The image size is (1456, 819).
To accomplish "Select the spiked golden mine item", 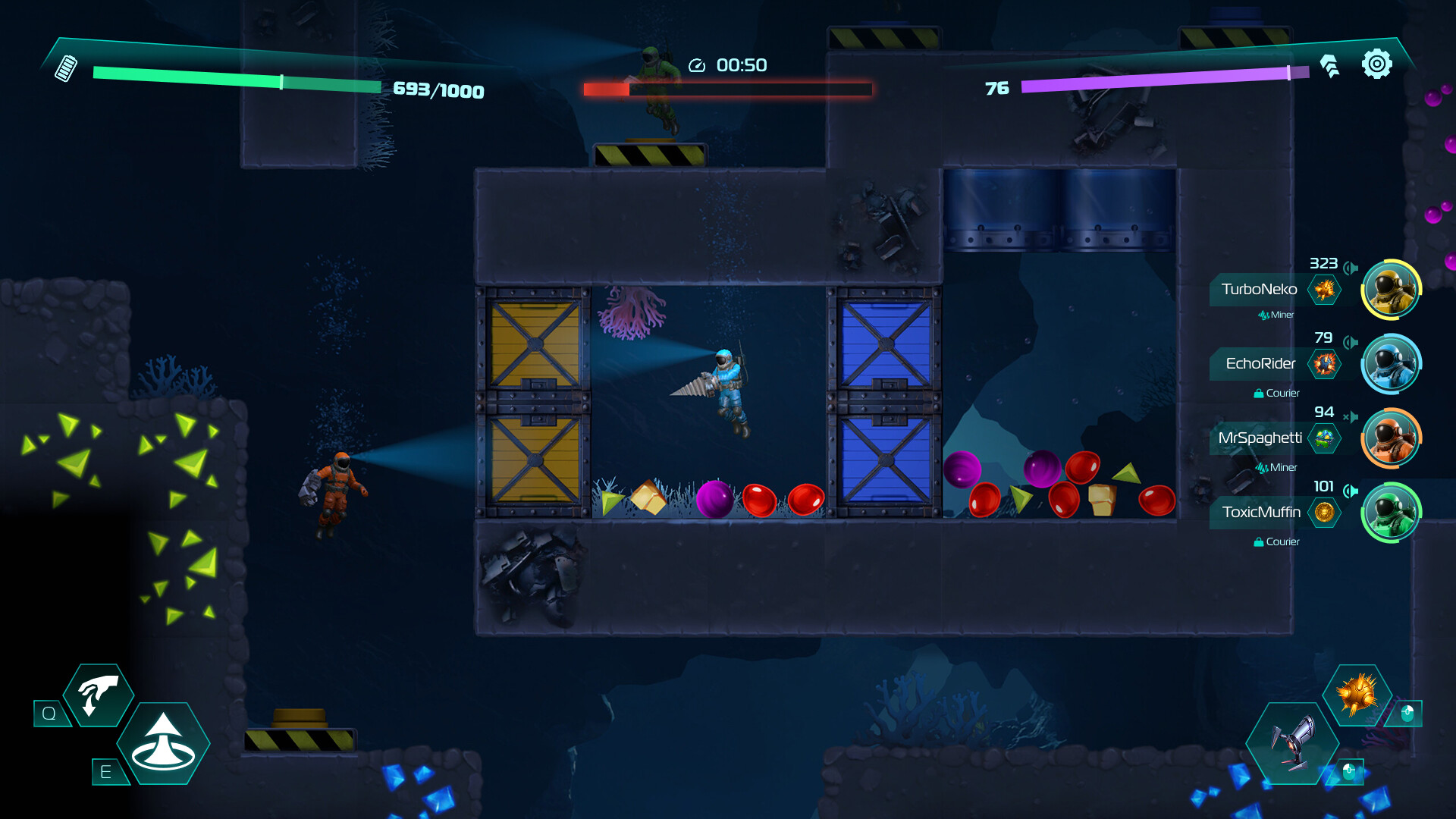I will pyautogui.click(x=1357, y=694).
